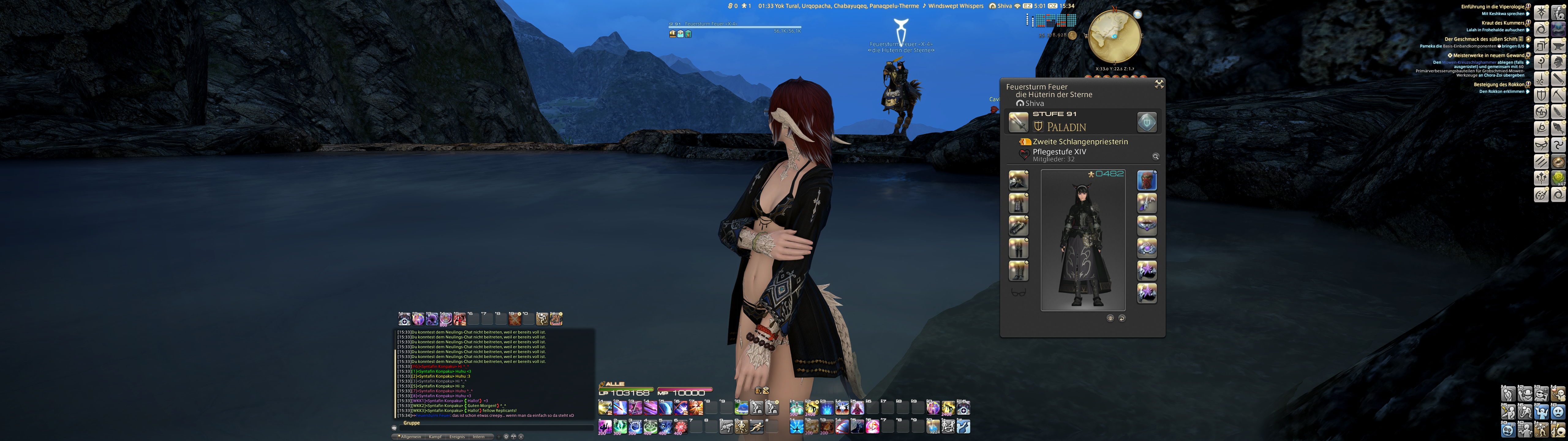Open chat log settings gear
Viewport: 1568px width, 441px height.
tap(506, 437)
